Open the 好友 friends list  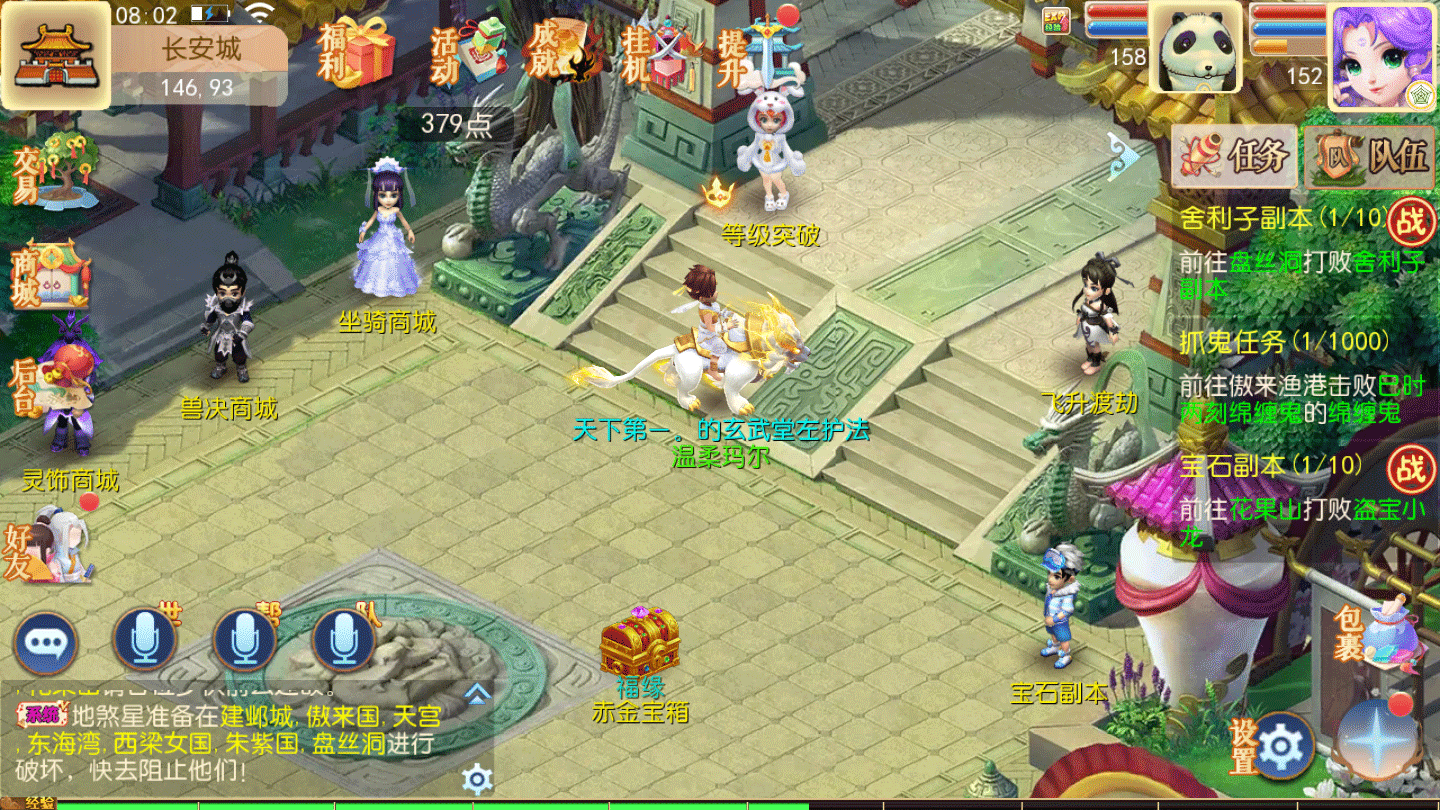click(48, 548)
